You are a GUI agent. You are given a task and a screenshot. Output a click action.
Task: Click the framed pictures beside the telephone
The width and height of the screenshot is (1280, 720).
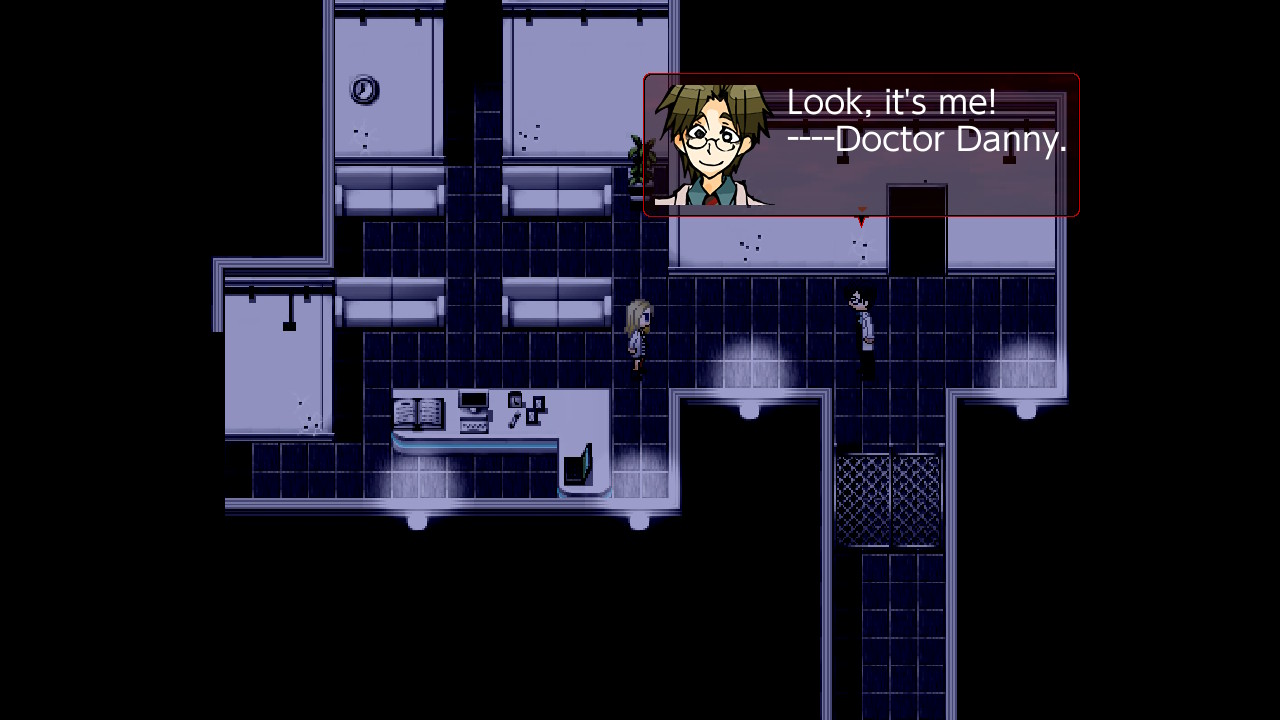pos(536,408)
